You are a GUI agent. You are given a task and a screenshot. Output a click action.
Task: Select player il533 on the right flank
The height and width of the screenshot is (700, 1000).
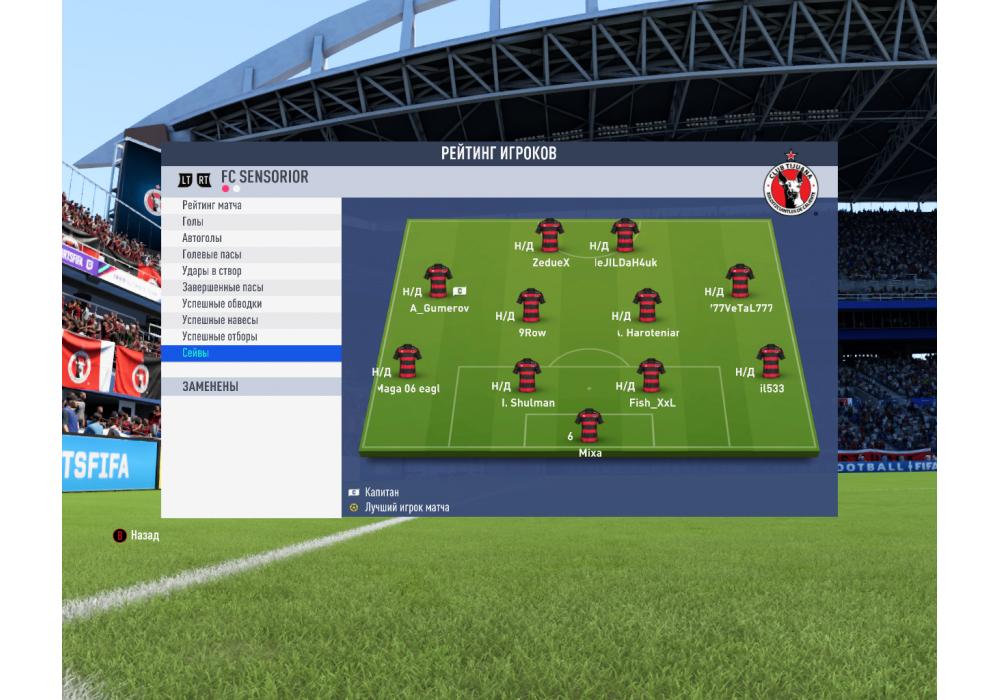(770, 361)
